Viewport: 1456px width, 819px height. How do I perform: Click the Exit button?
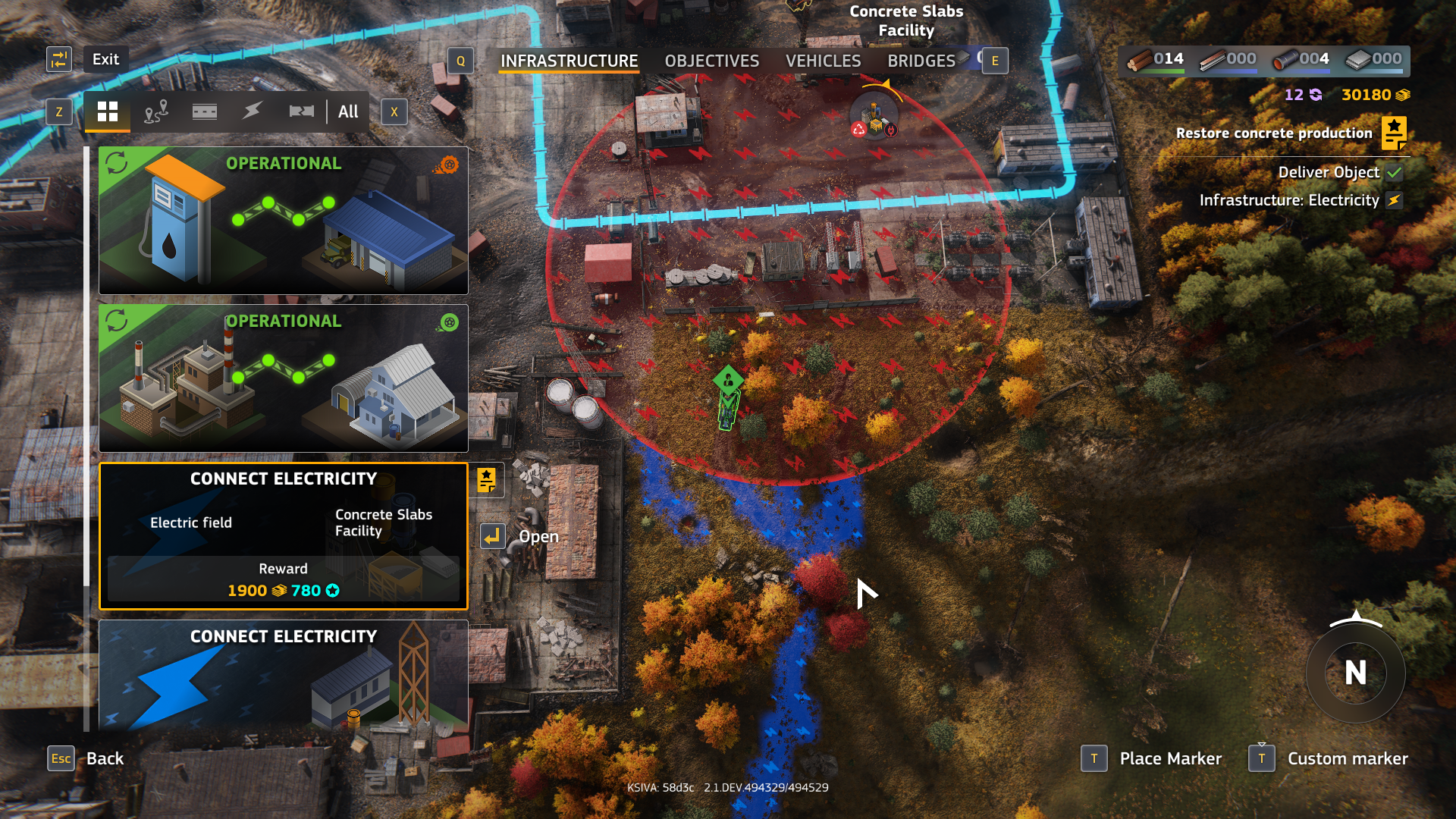tap(105, 58)
